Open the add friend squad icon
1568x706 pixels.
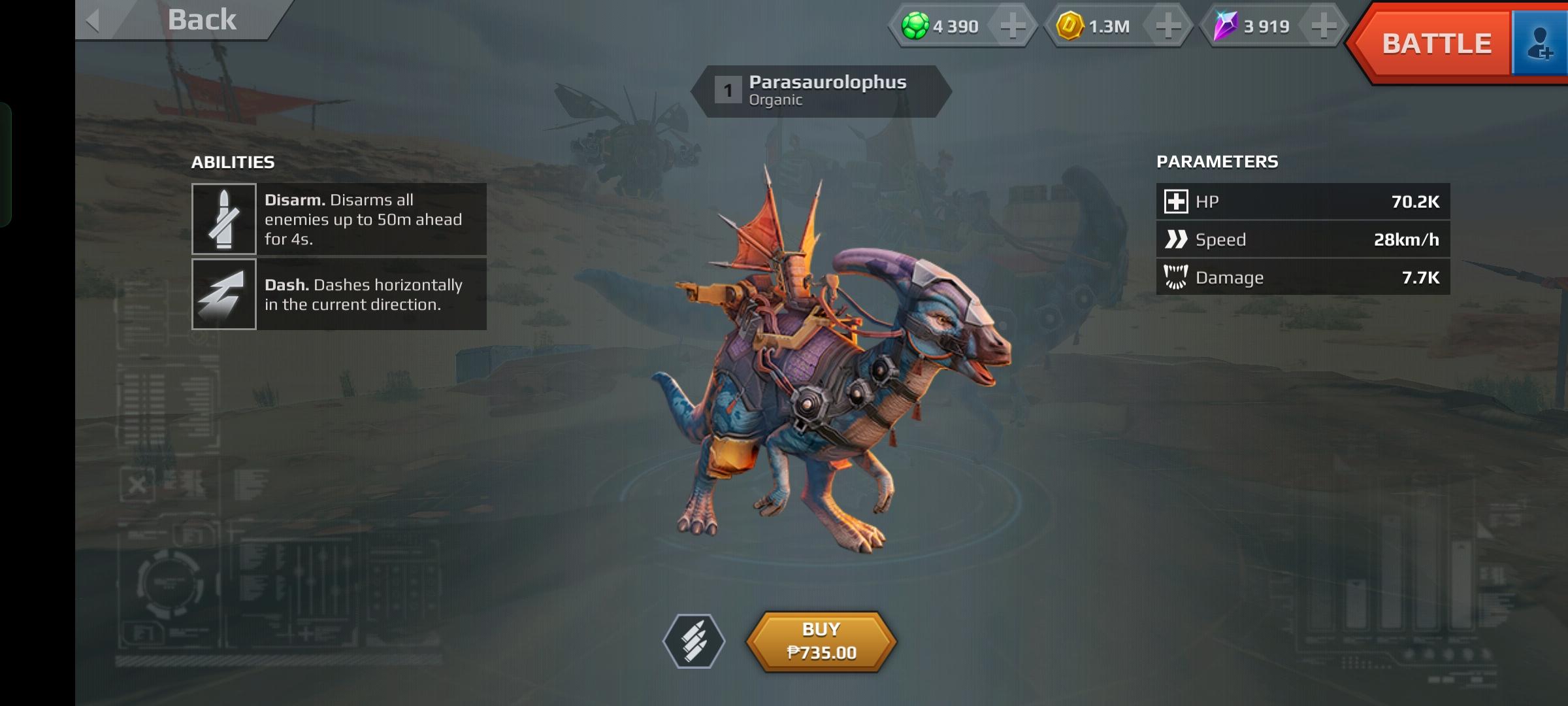pos(1540,44)
